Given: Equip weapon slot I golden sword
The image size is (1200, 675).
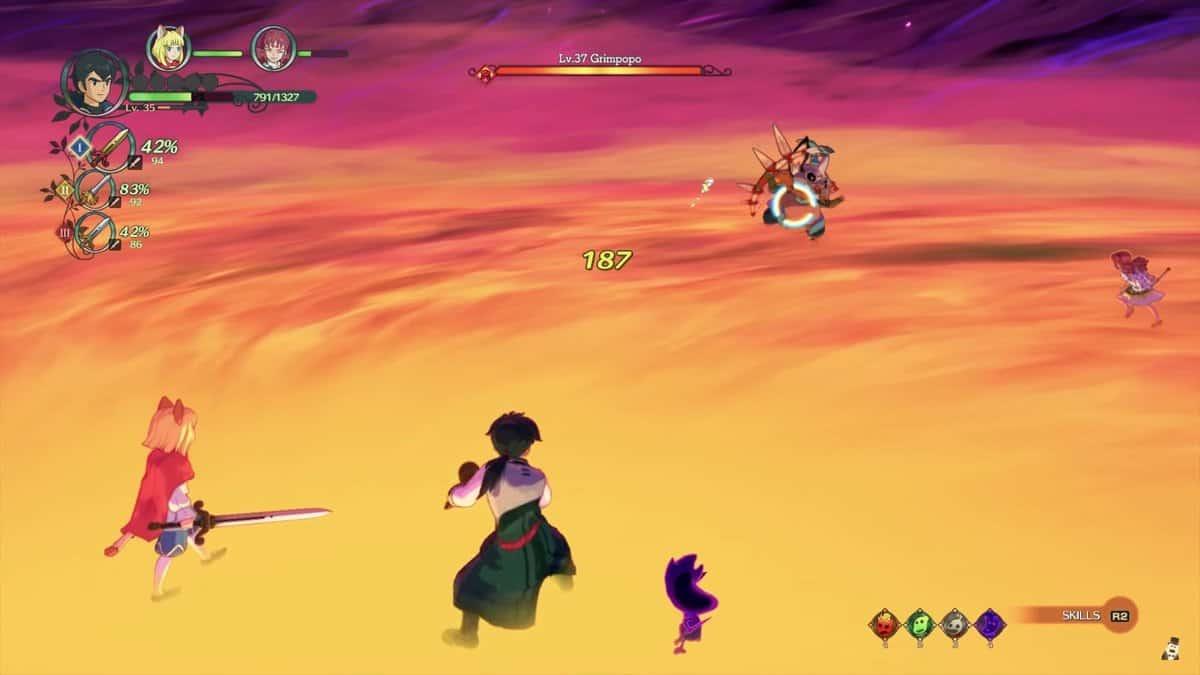Looking at the screenshot, I should click(108, 148).
